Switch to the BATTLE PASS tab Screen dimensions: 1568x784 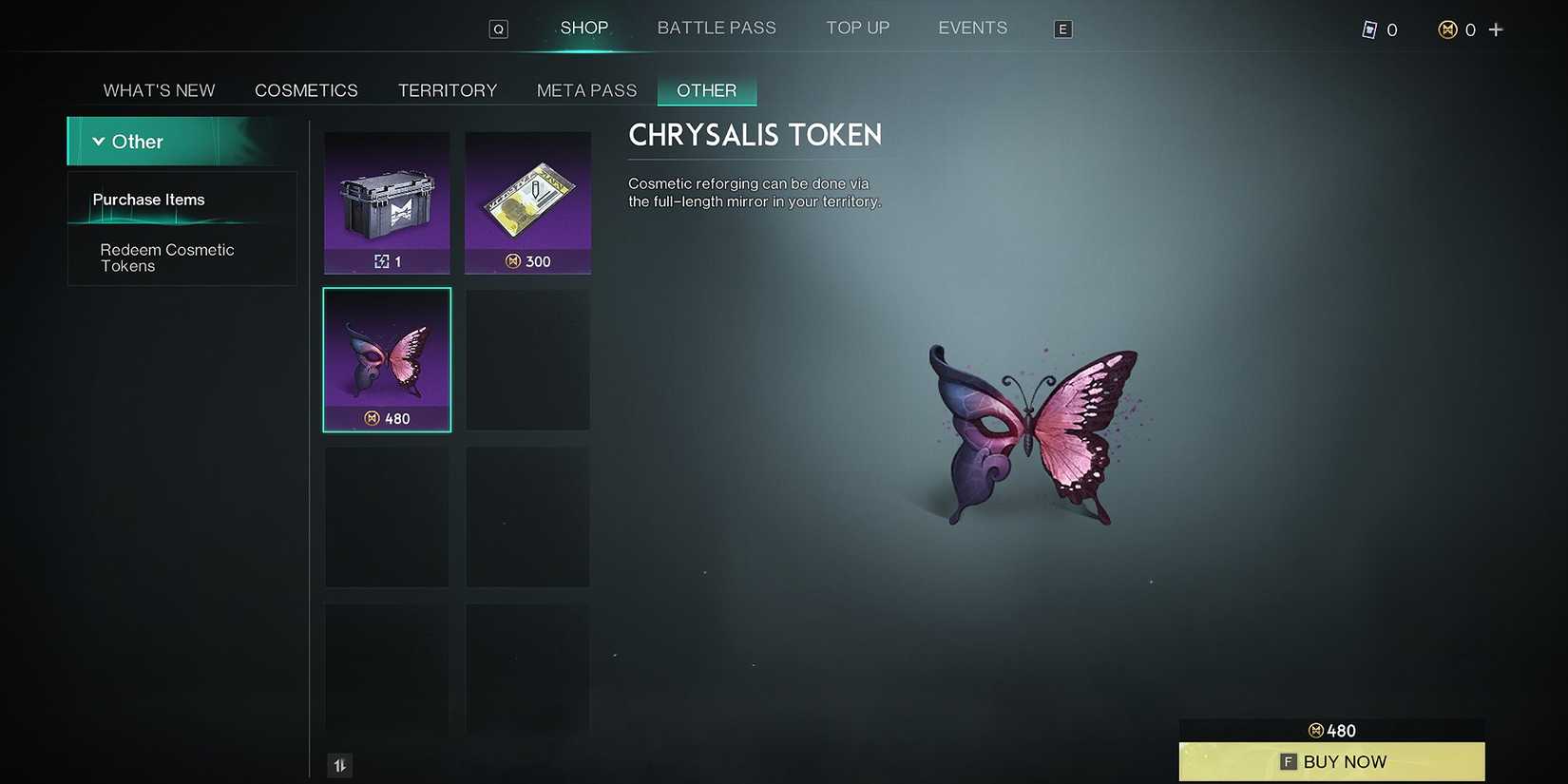(717, 28)
